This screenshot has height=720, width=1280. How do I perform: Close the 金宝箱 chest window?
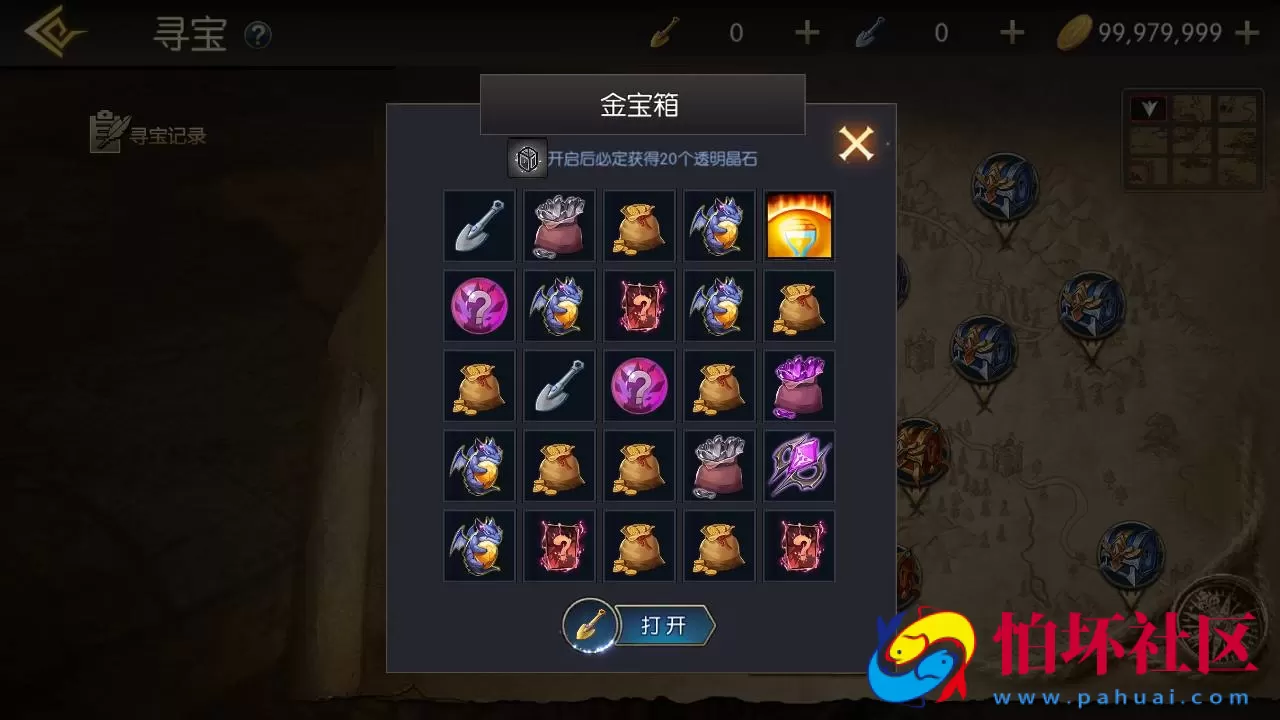[855, 142]
